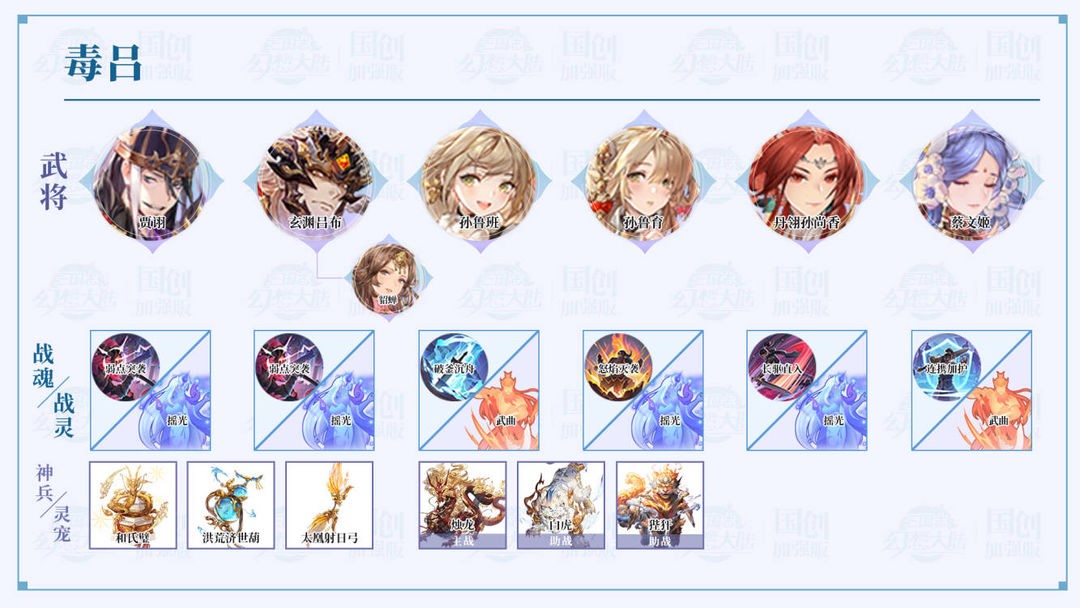Viewport: 1080px width, 608px height.
Task: Select the 贾诩 hero portrait
Action: pyautogui.click(x=150, y=180)
